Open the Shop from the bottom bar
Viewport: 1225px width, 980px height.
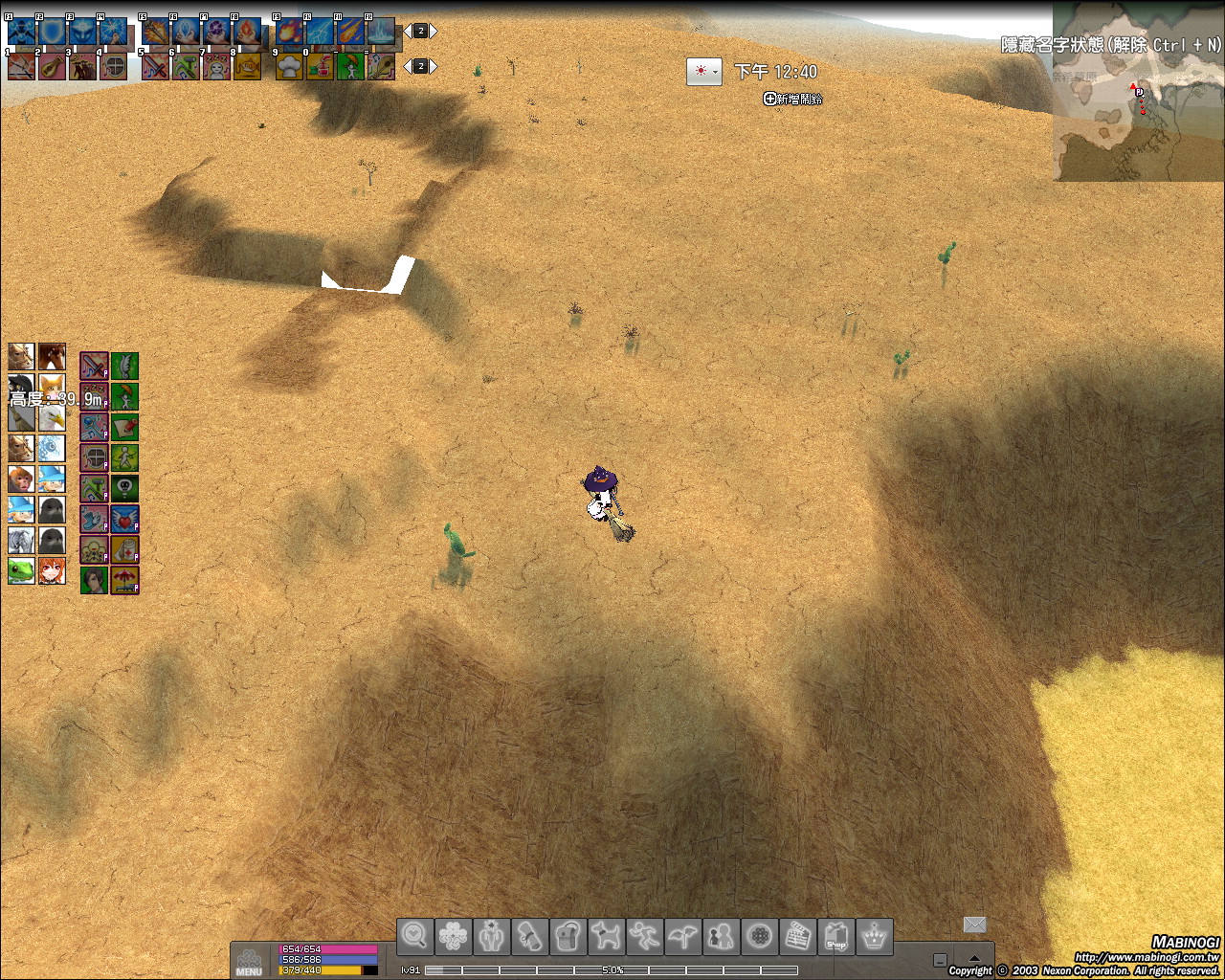click(835, 937)
